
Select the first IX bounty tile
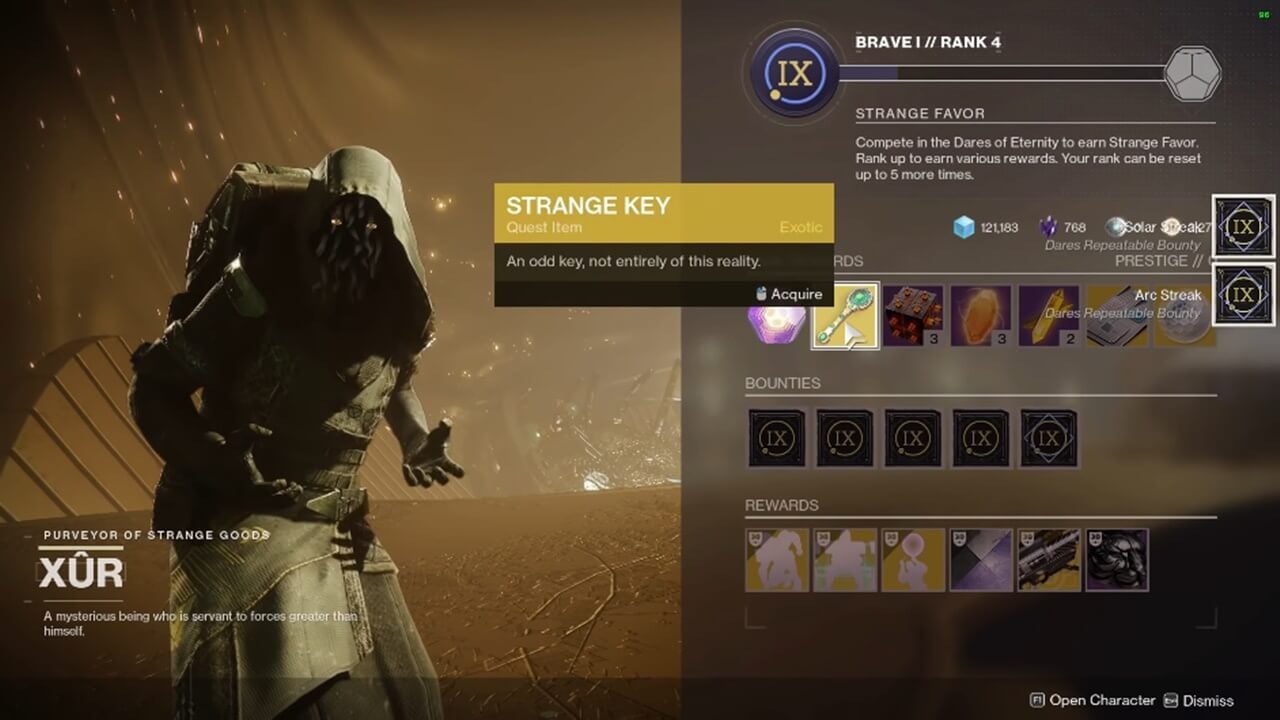click(777, 438)
